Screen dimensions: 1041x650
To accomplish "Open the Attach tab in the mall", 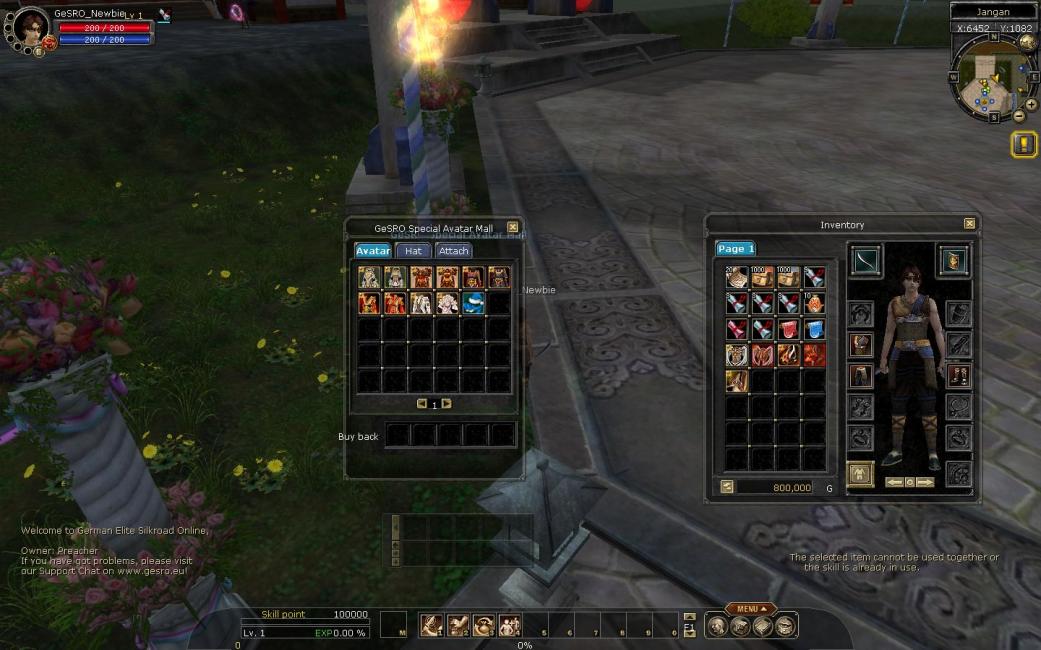I will click(453, 251).
